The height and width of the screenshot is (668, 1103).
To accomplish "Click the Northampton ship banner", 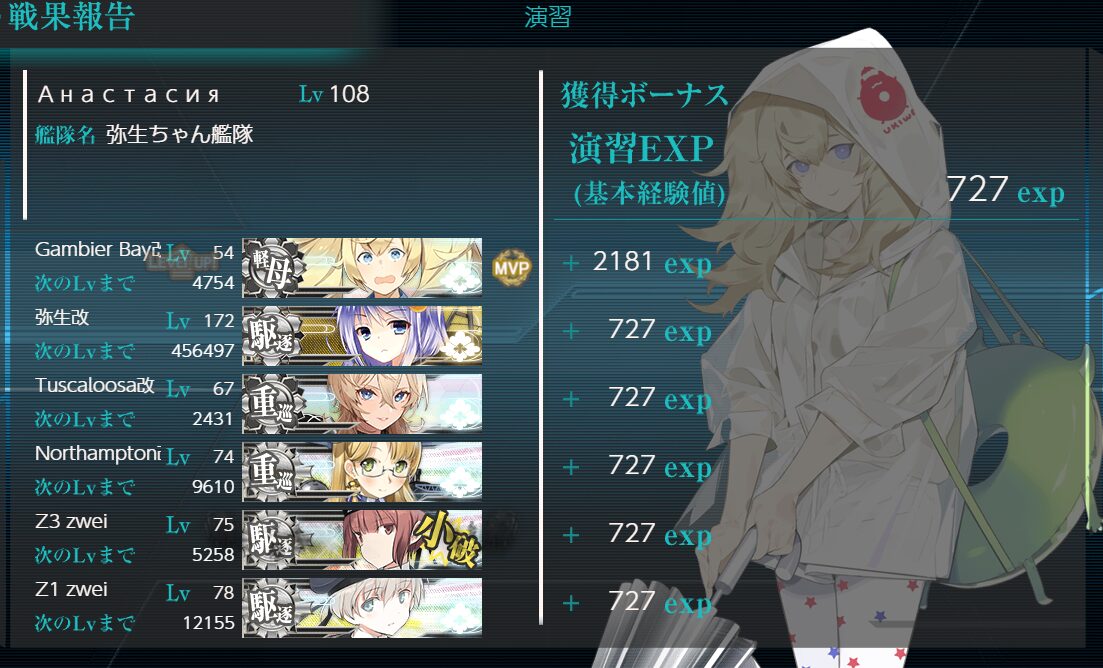I will [362, 471].
